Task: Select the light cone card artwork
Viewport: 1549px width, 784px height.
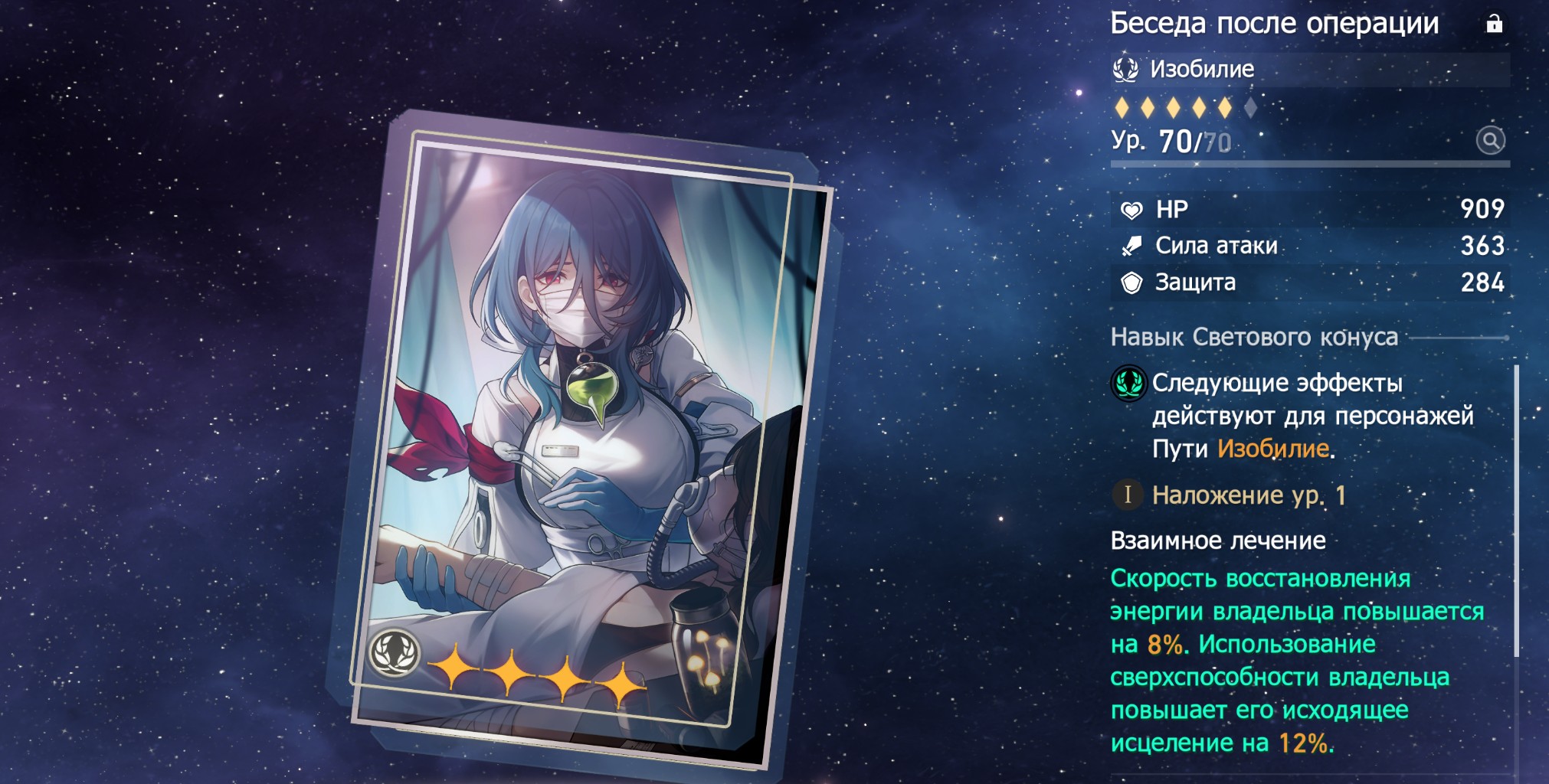Action: pos(586,436)
